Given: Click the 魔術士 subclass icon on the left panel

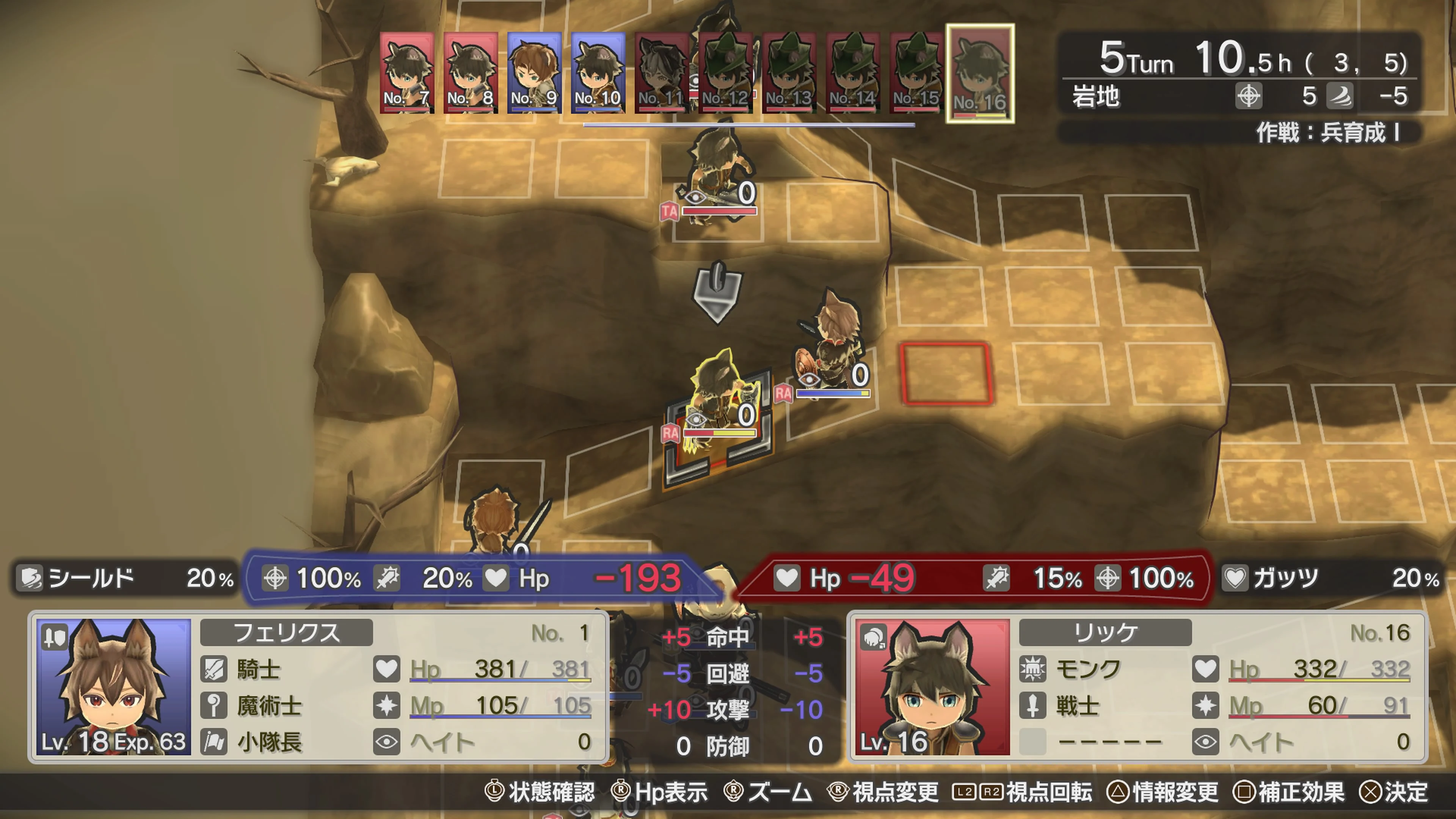Looking at the screenshot, I should click(x=215, y=706).
